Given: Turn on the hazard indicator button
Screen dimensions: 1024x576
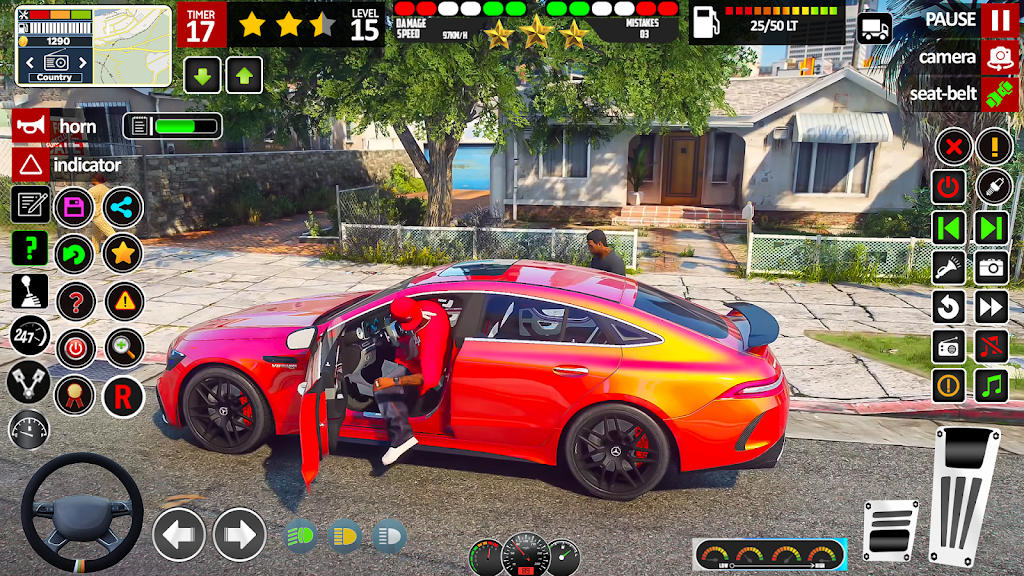Looking at the screenshot, I should tap(31, 165).
